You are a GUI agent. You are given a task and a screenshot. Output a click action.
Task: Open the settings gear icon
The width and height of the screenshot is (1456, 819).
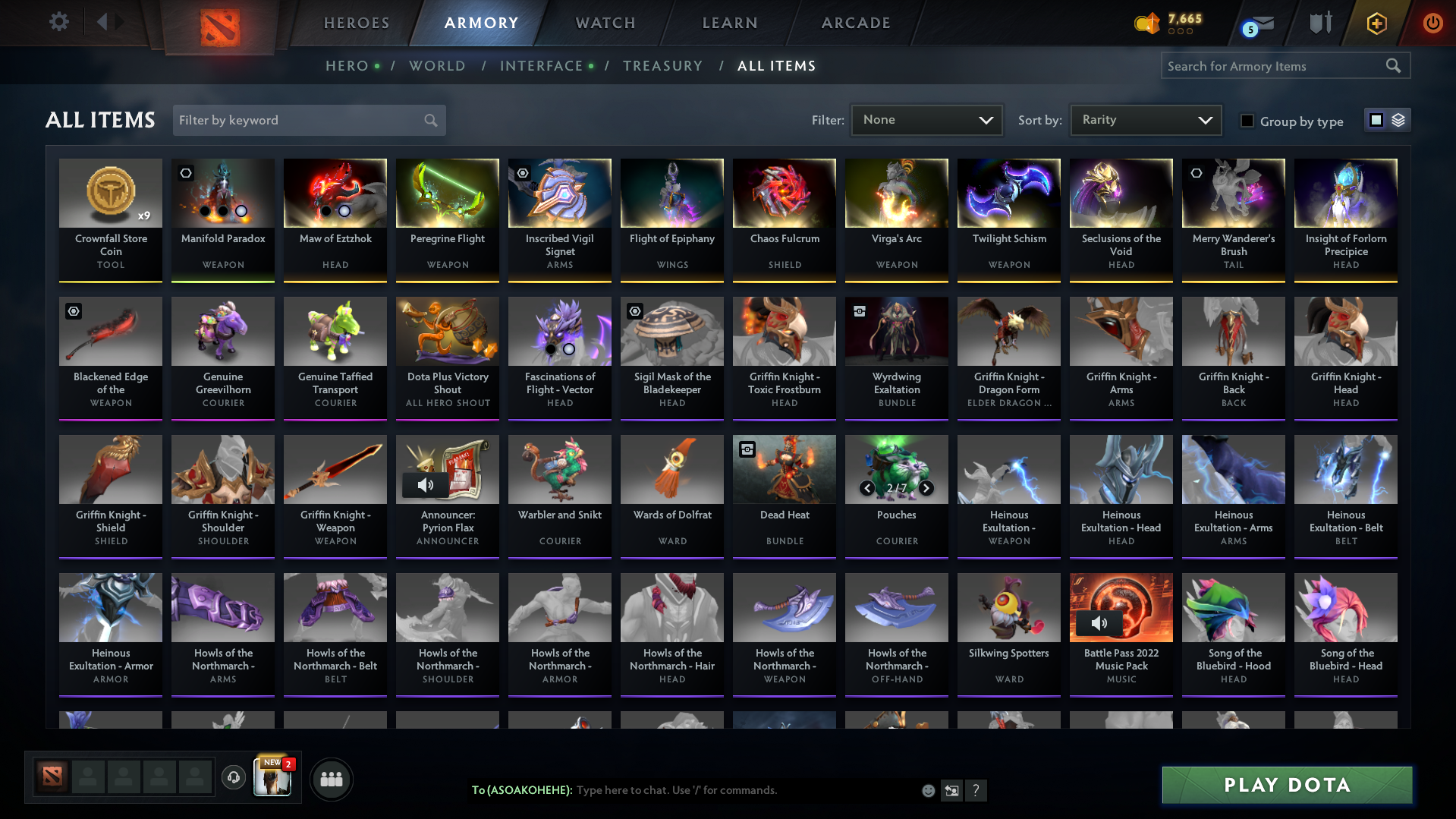[59, 22]
